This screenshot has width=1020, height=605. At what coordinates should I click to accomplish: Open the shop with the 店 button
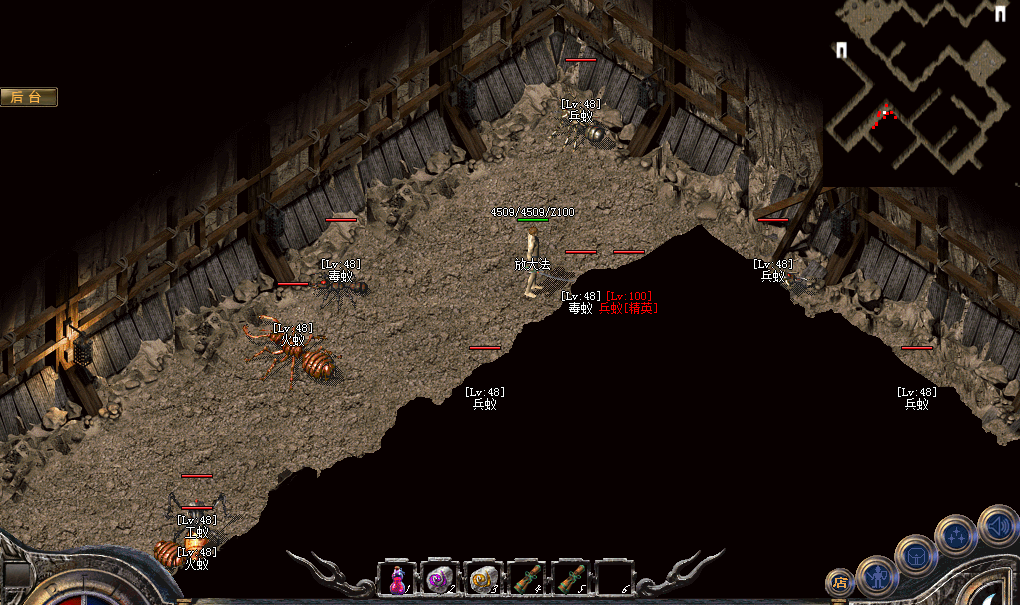[840, 583]
